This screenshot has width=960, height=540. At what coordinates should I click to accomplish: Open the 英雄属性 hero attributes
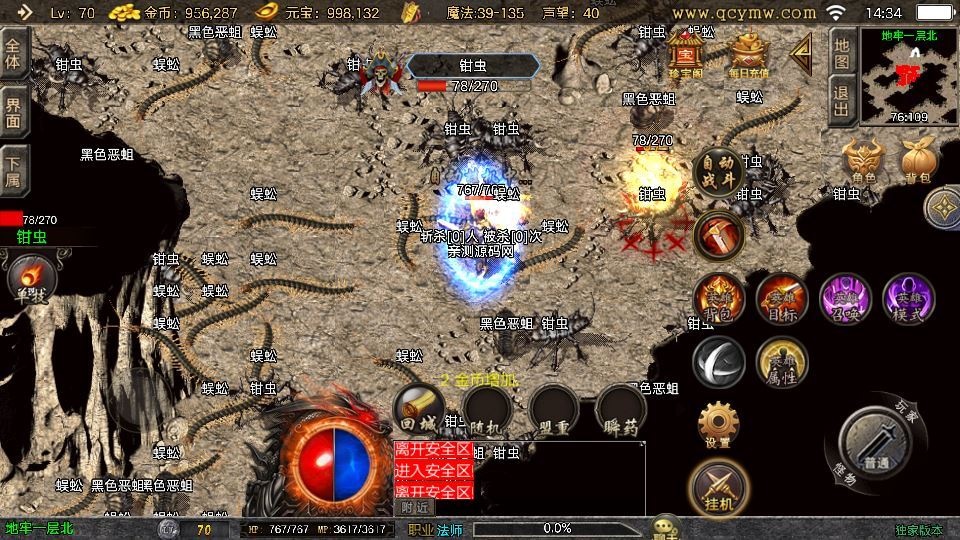[782, 362]
